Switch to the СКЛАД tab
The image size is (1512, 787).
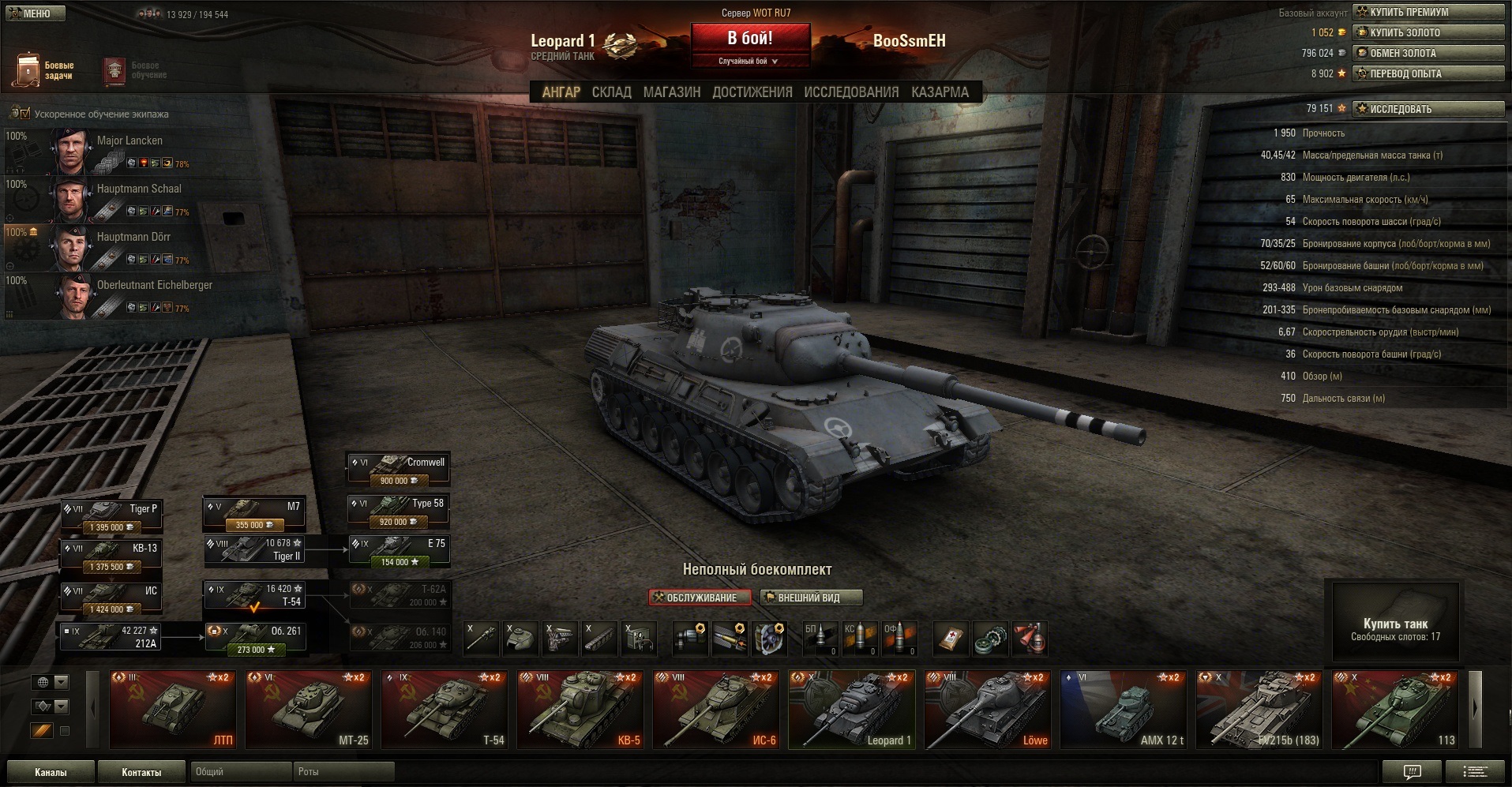[611, 92]
